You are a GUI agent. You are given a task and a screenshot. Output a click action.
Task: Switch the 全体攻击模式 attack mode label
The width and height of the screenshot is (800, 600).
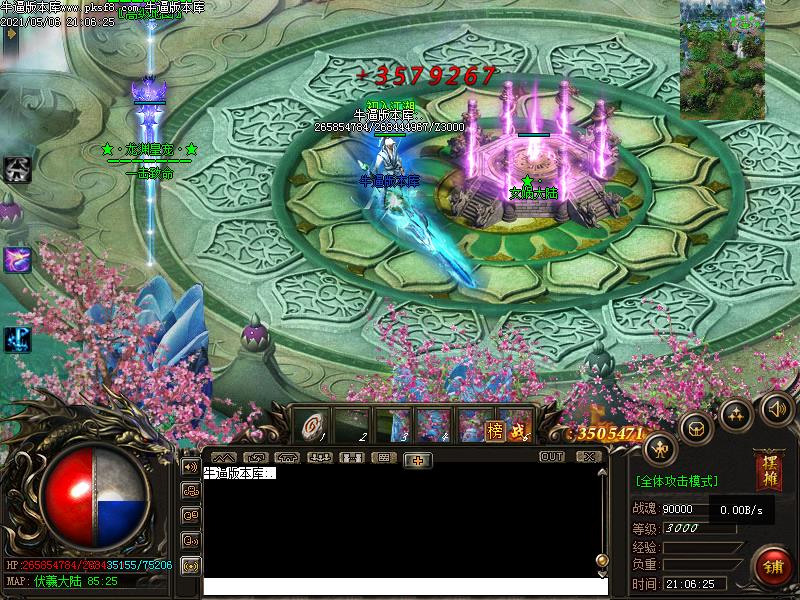tap(677, 481)
